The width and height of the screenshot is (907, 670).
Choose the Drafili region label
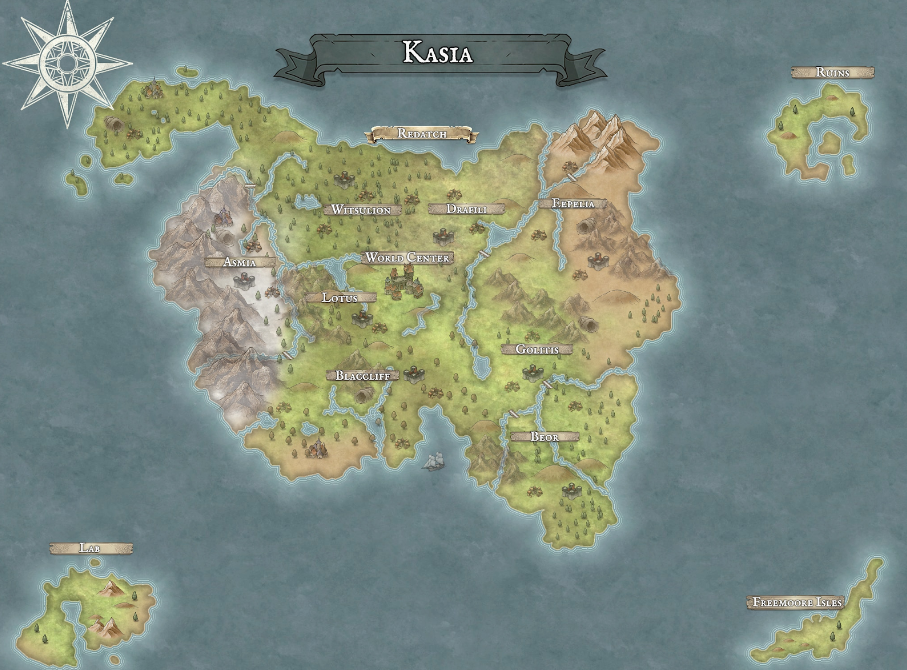pyautogui.click(x=458, y=209)
